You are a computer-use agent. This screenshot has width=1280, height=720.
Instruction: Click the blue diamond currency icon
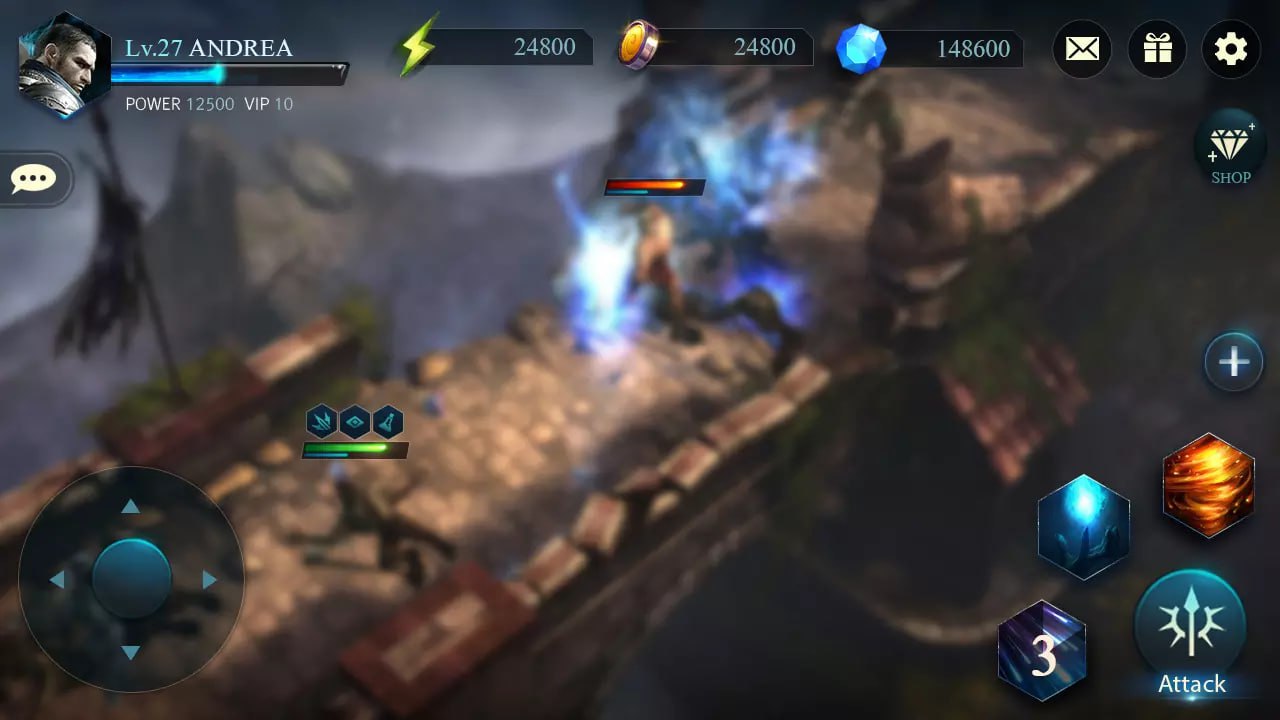(x=858, y=48)
